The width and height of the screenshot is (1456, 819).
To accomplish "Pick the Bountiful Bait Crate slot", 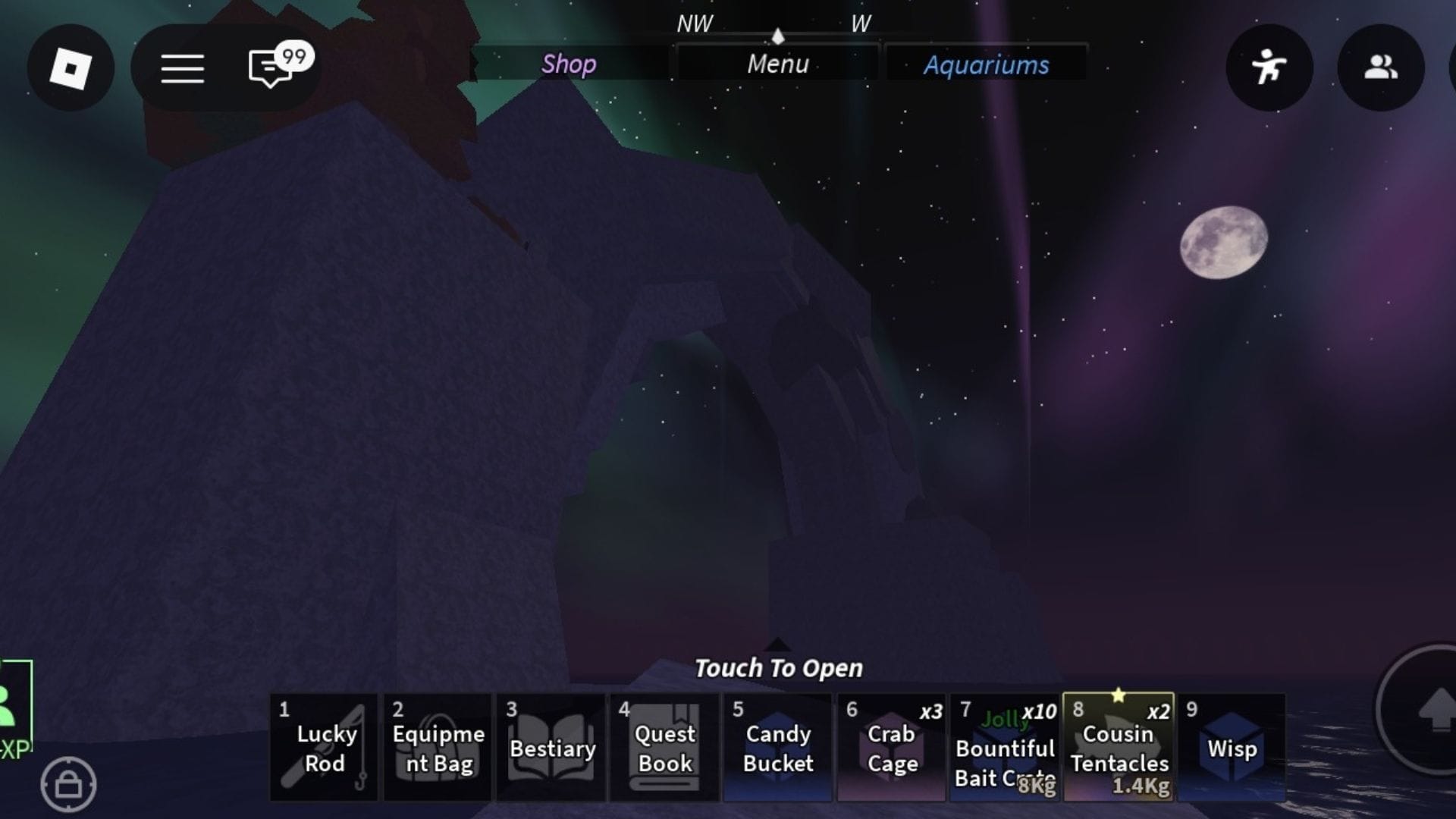I will pyautogui.click(x=1005, y=748).
